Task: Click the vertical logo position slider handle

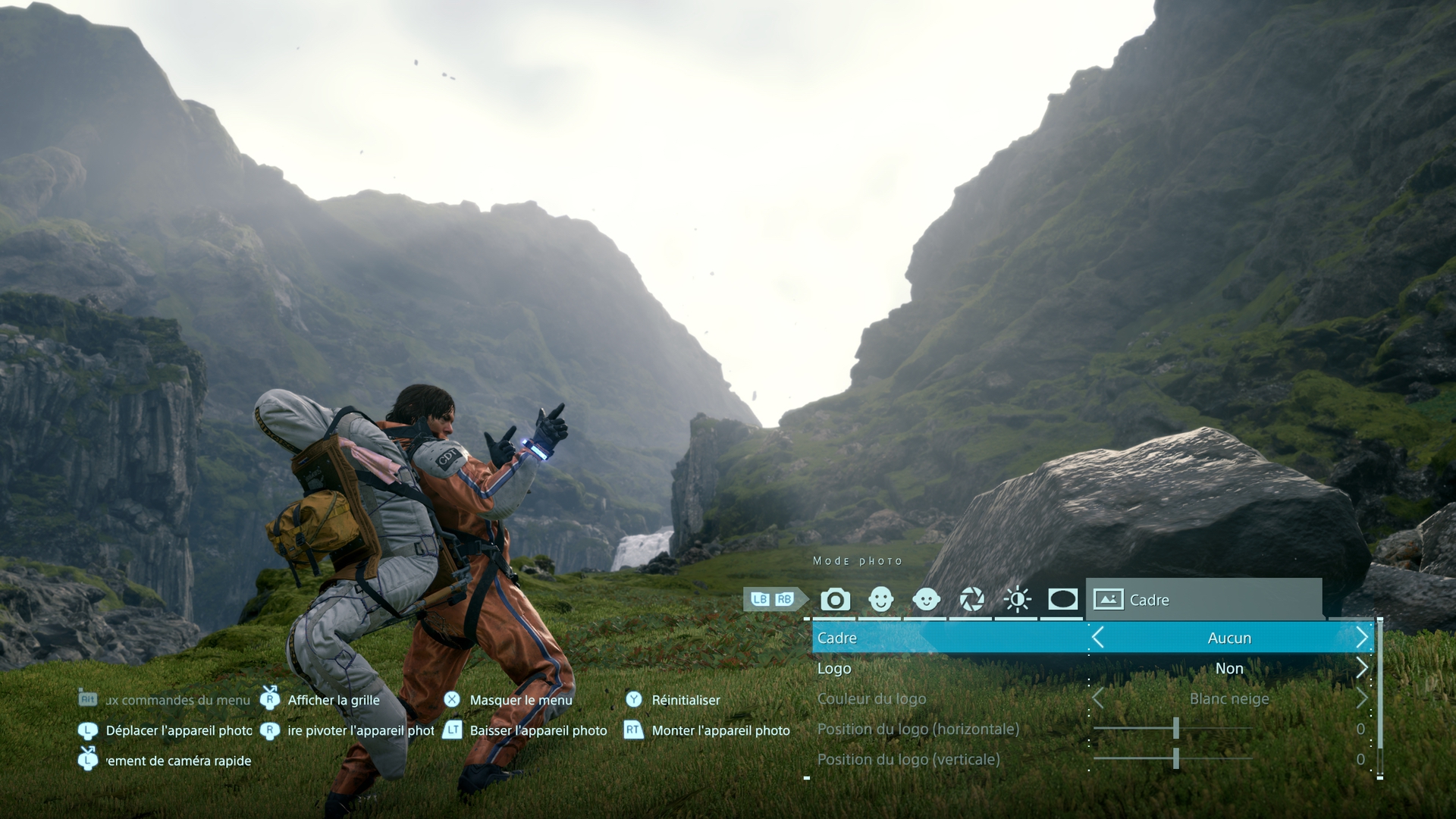Action: [1176, 759]
